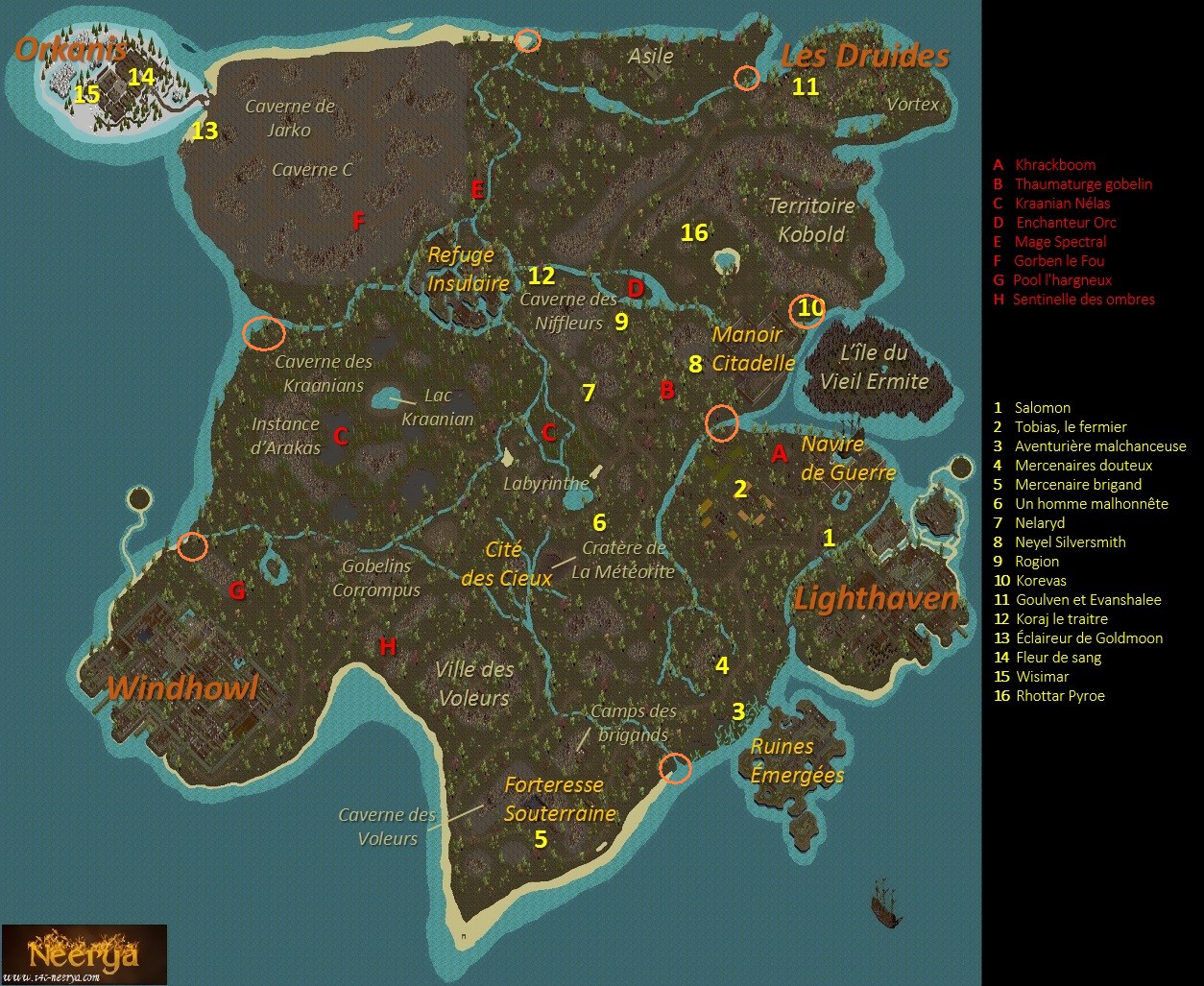
Task: Click yellow map marker 16
Action: [694, 232]
